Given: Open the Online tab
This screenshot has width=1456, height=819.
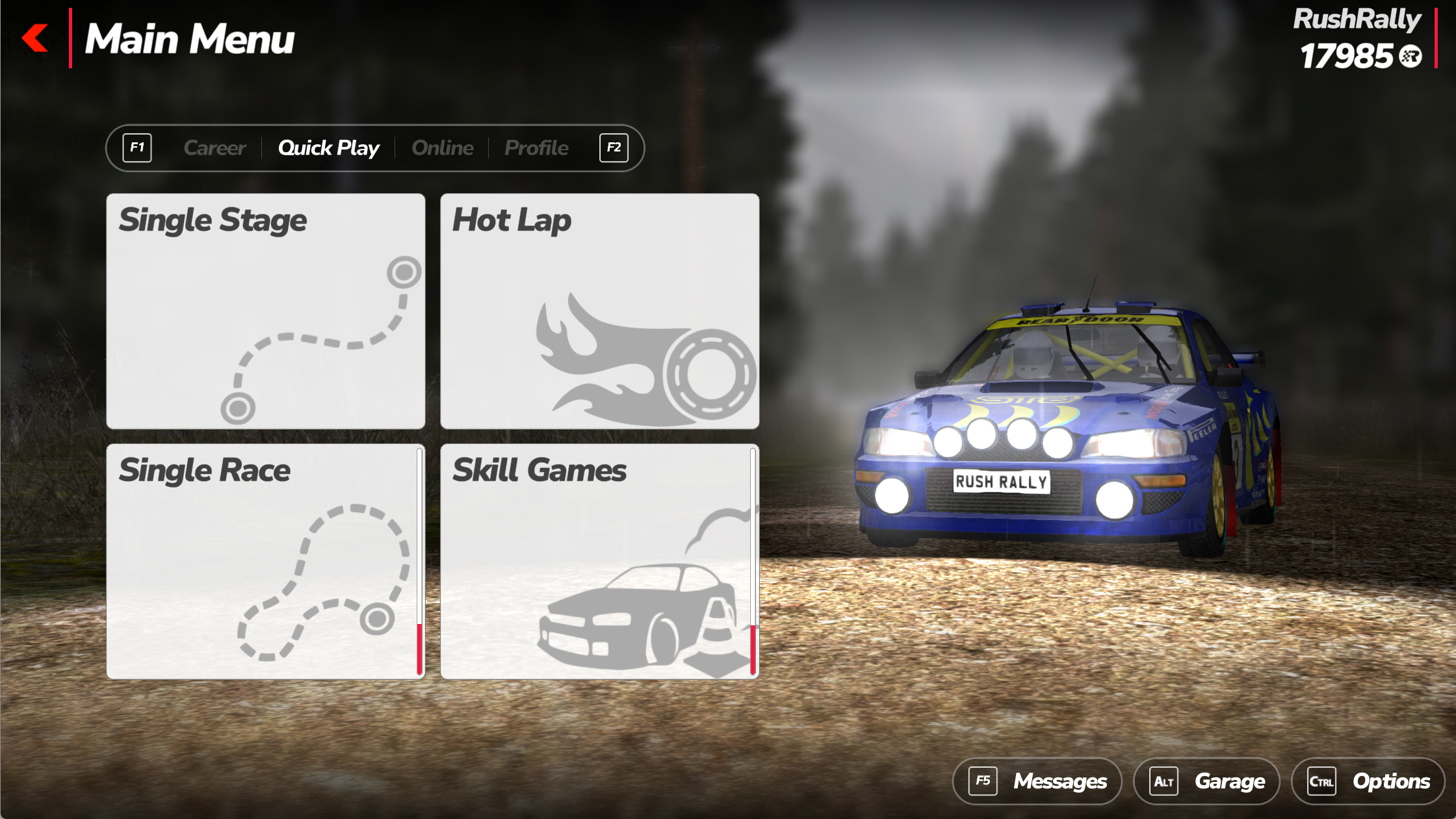Looking at the screenshot, I should [x=443, y=148].
